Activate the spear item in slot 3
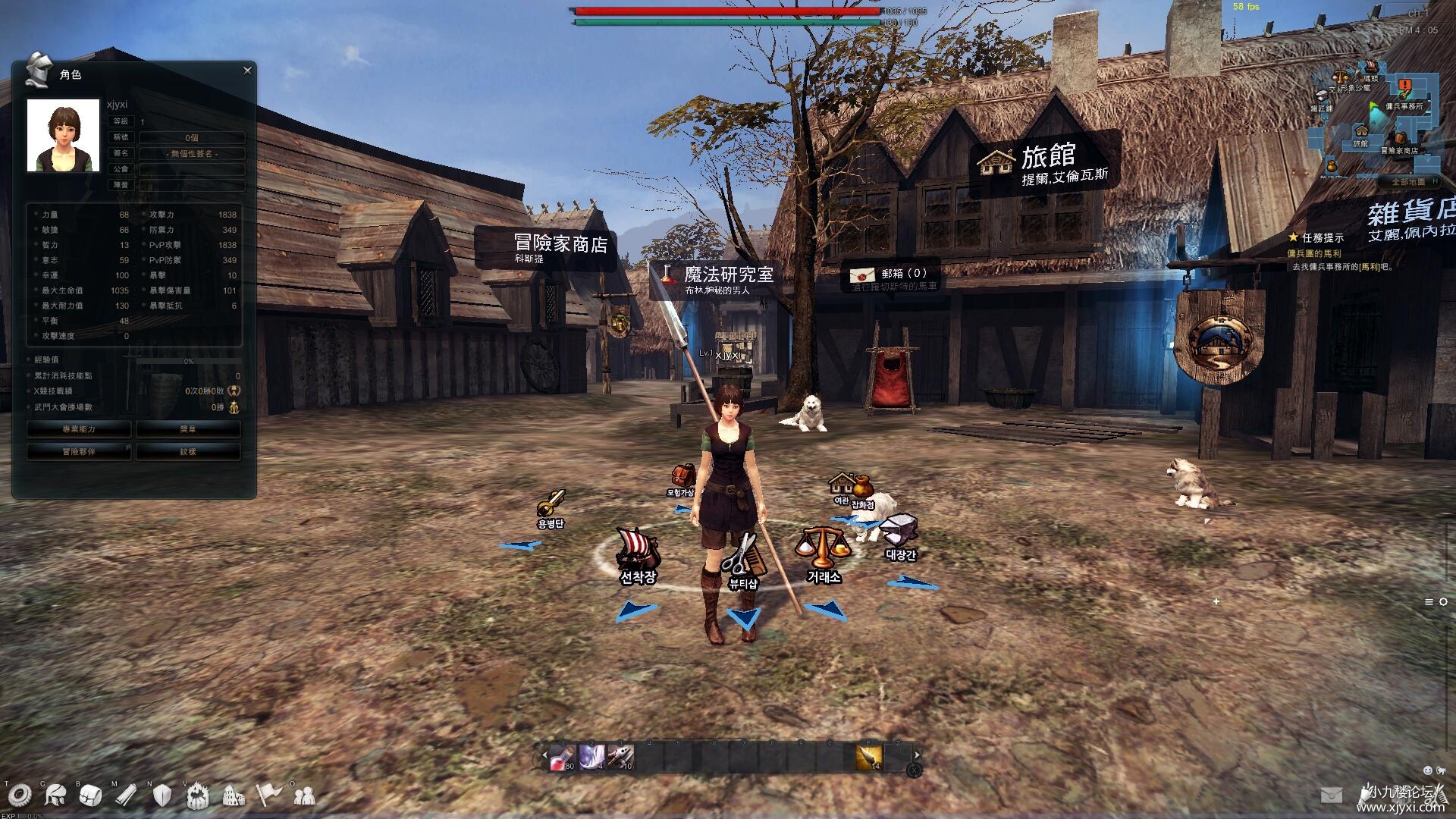Screen dimensions: 1456x819 click(620, 757)
